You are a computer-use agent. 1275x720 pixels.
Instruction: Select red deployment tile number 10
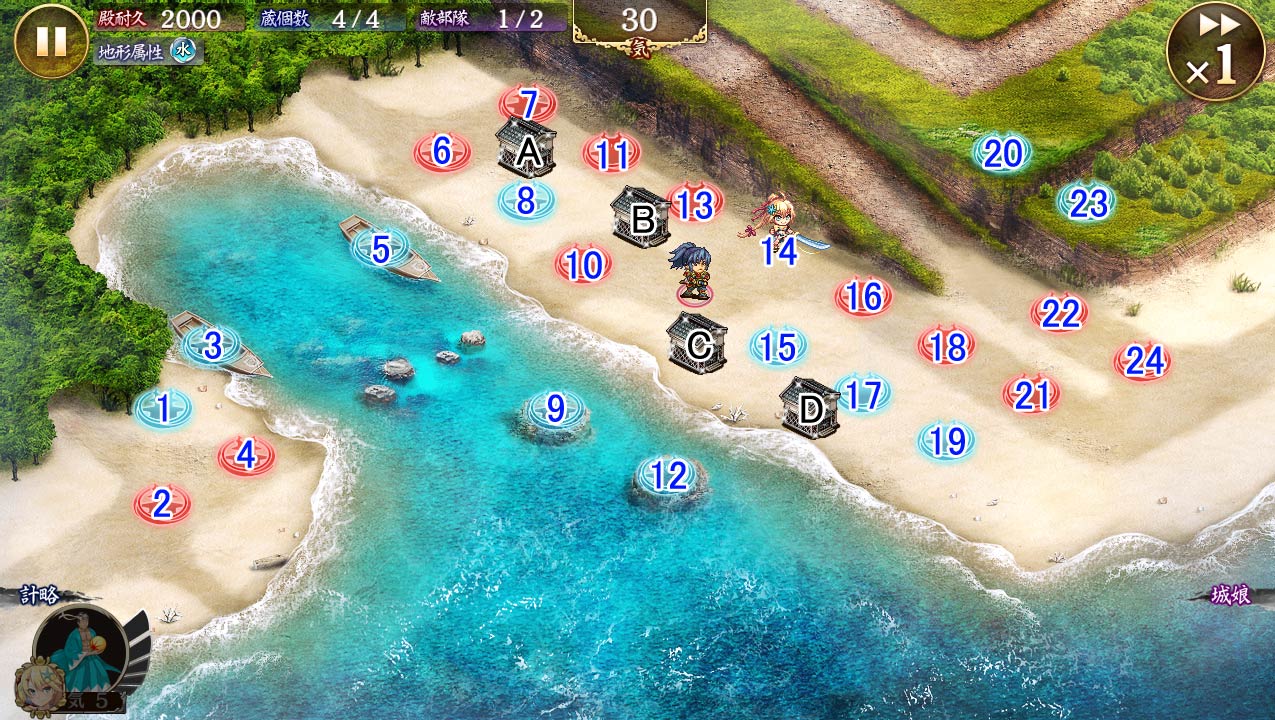pos(584,265)
